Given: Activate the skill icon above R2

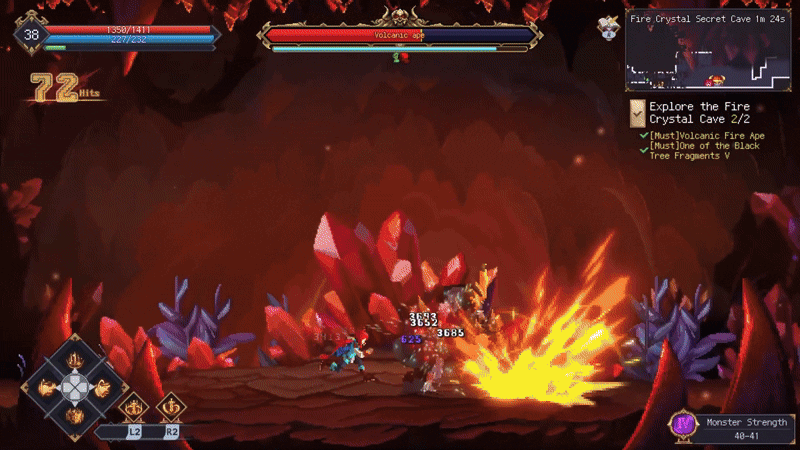Looking at the screenshot, I should 171,408.
